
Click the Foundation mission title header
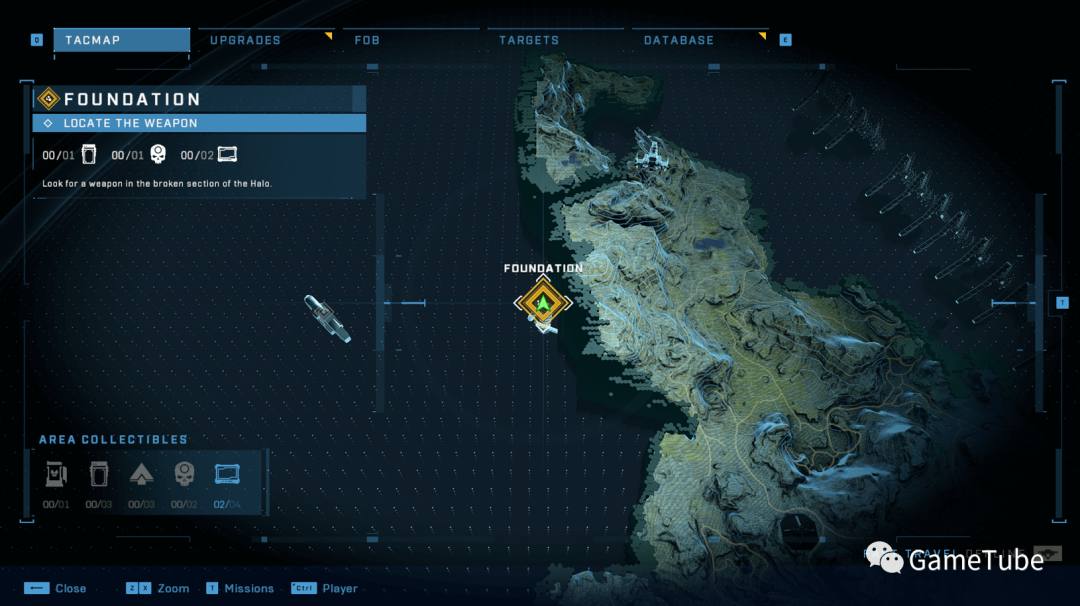199,99
